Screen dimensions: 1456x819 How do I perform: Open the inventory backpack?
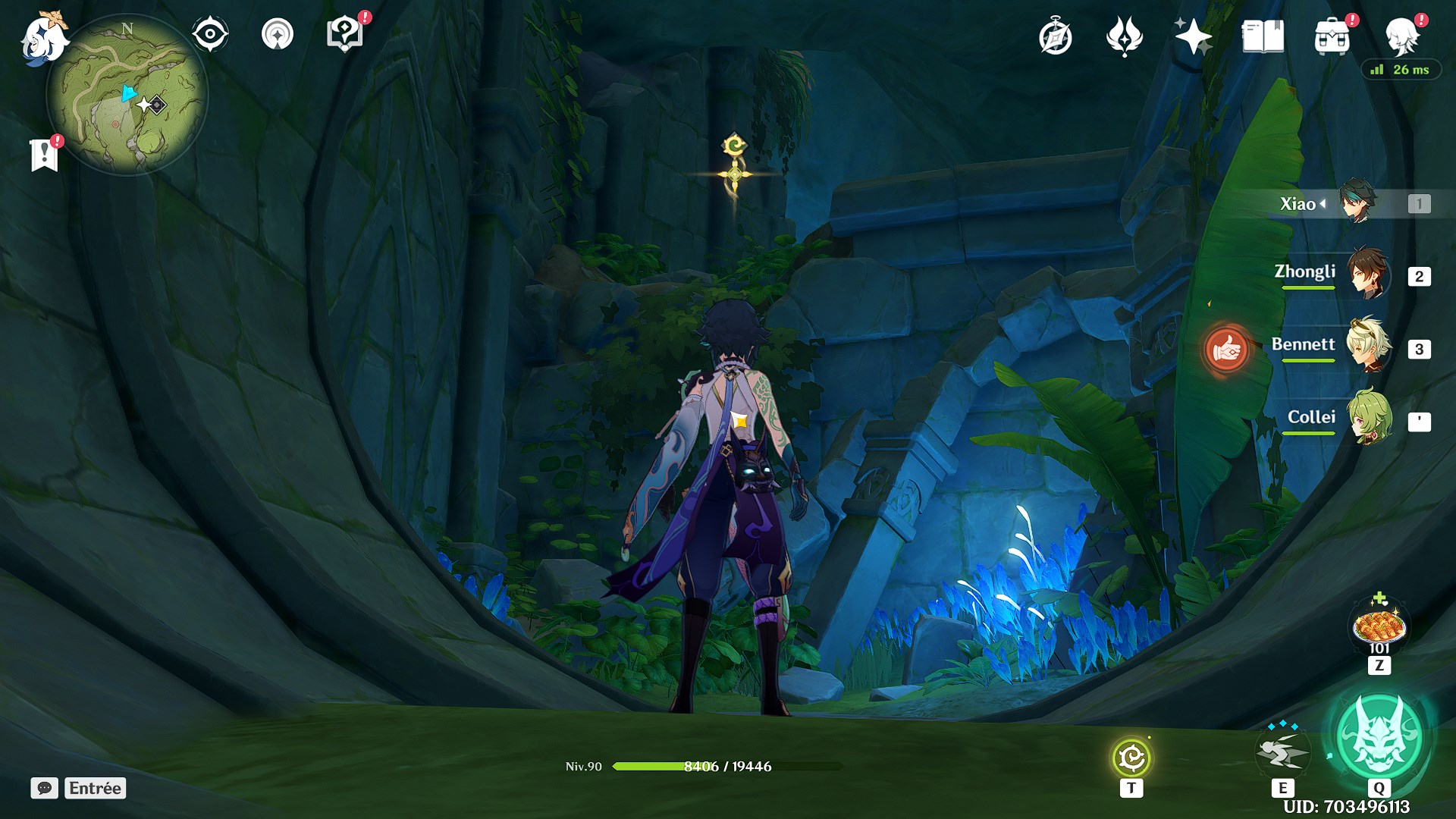pyautogui.click(x=1332, y=36)
